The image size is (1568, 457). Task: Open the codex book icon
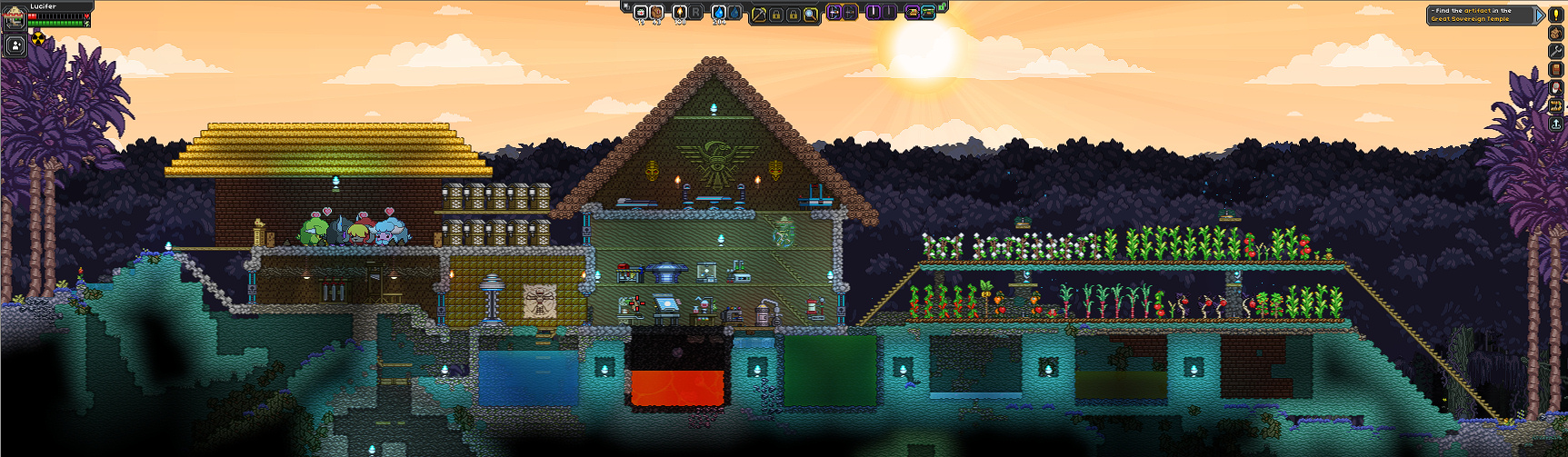(x=1555, y=70)
